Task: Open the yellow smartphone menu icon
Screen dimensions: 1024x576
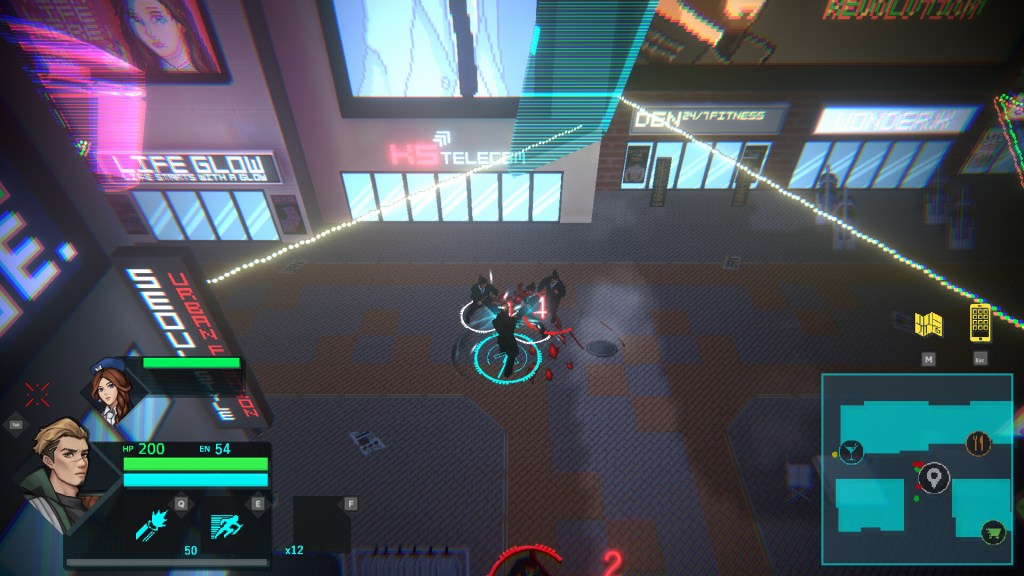Action: (x=980, y=322)
